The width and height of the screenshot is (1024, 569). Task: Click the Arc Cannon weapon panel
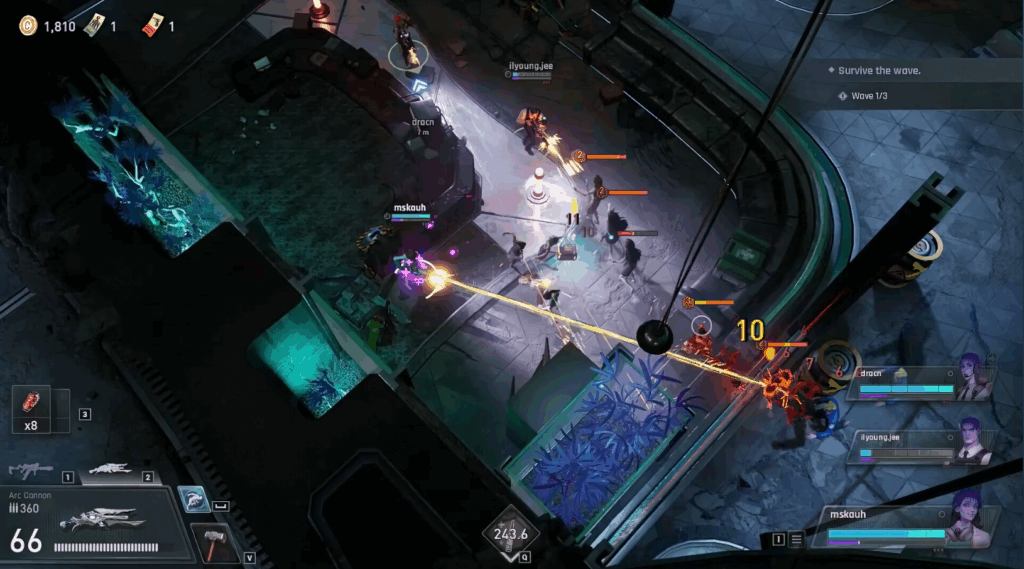(x=95, y=524)
